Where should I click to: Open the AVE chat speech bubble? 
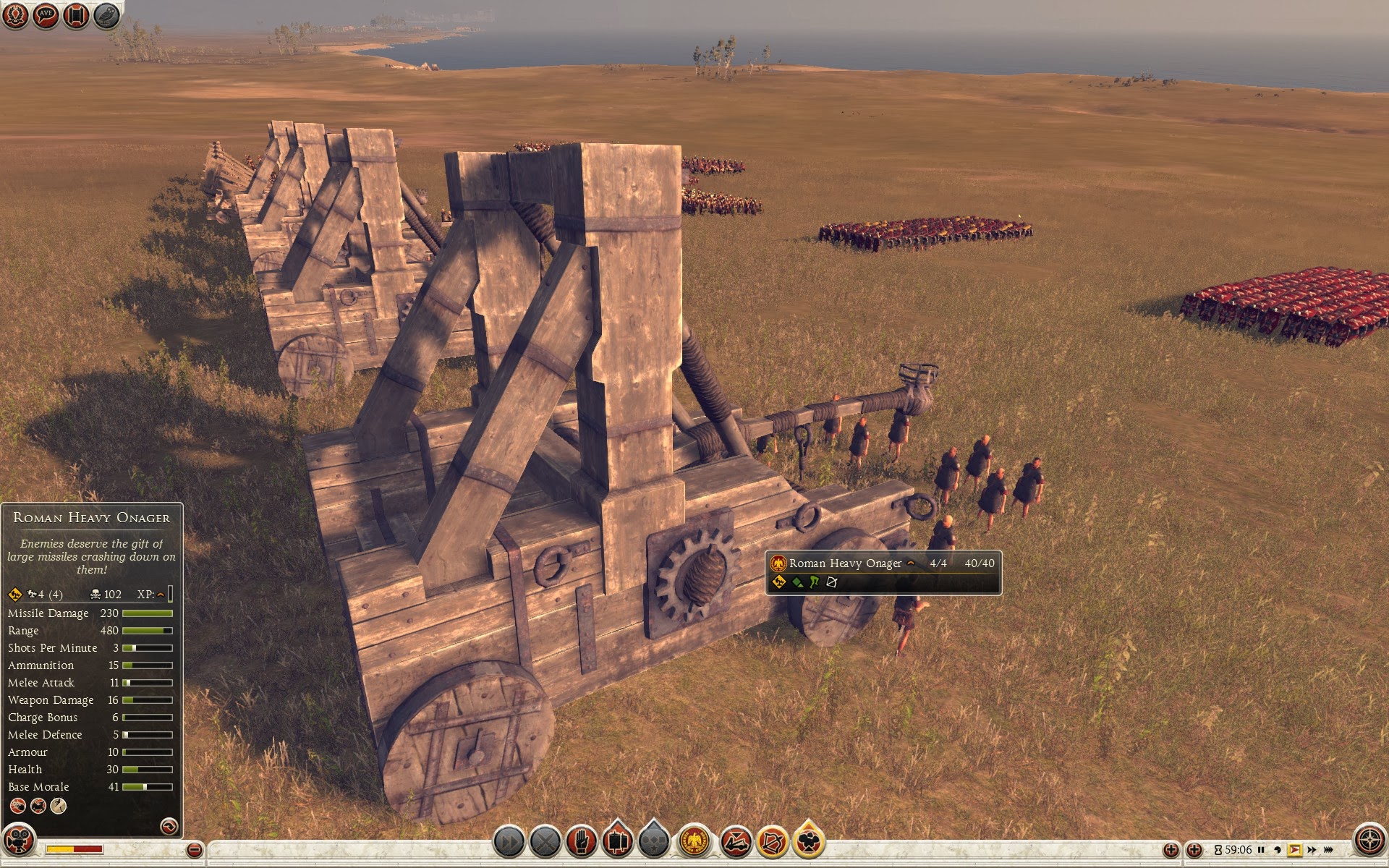click(x=46, y=15)
